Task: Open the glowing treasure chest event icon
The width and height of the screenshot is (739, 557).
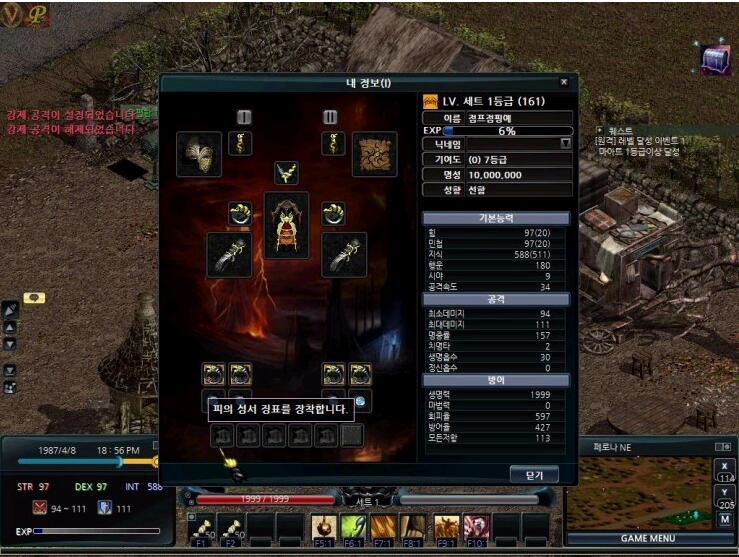Action: pyautogui.click(x=714, y=60)
